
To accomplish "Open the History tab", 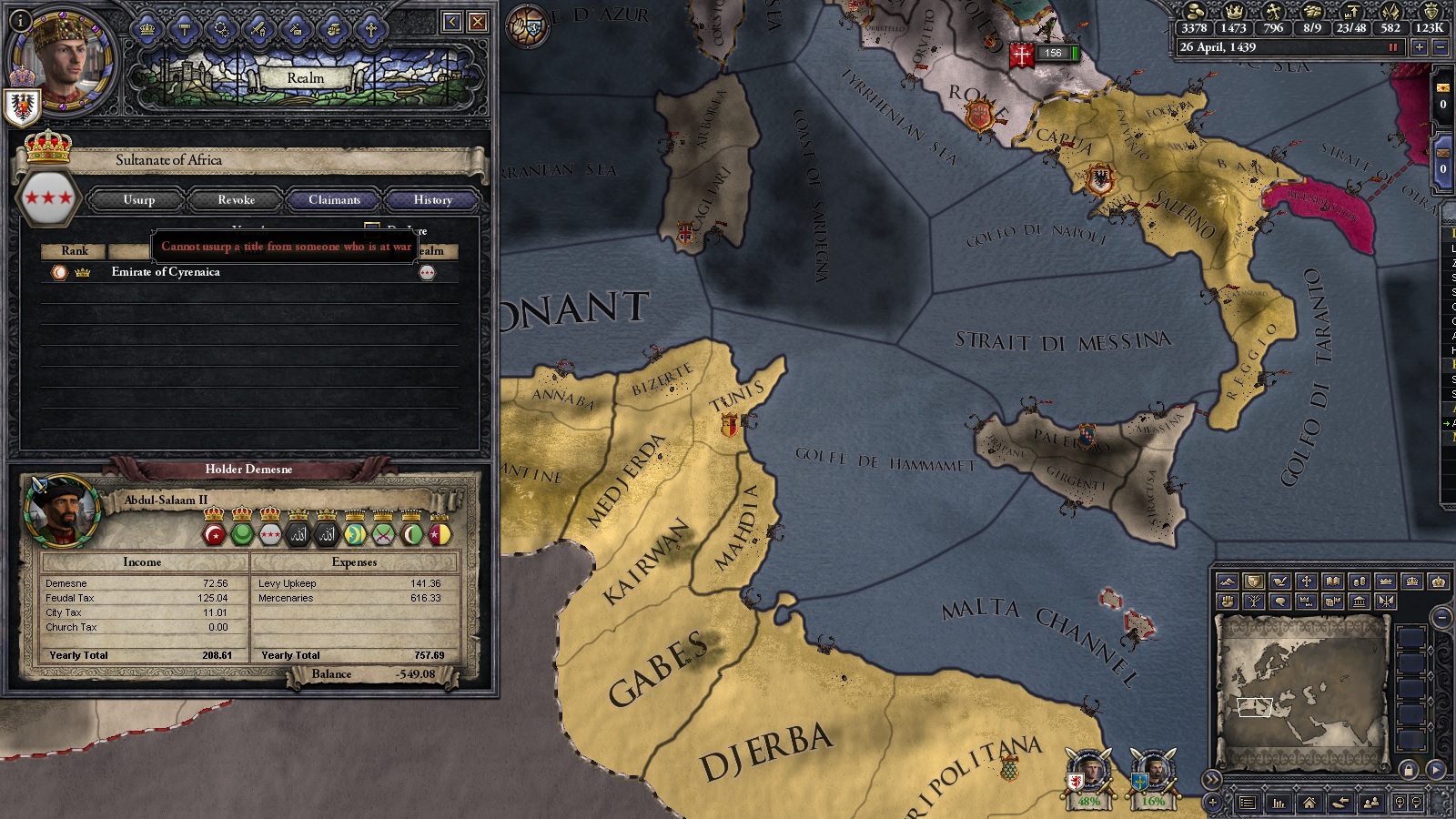I will pos(431,199).
